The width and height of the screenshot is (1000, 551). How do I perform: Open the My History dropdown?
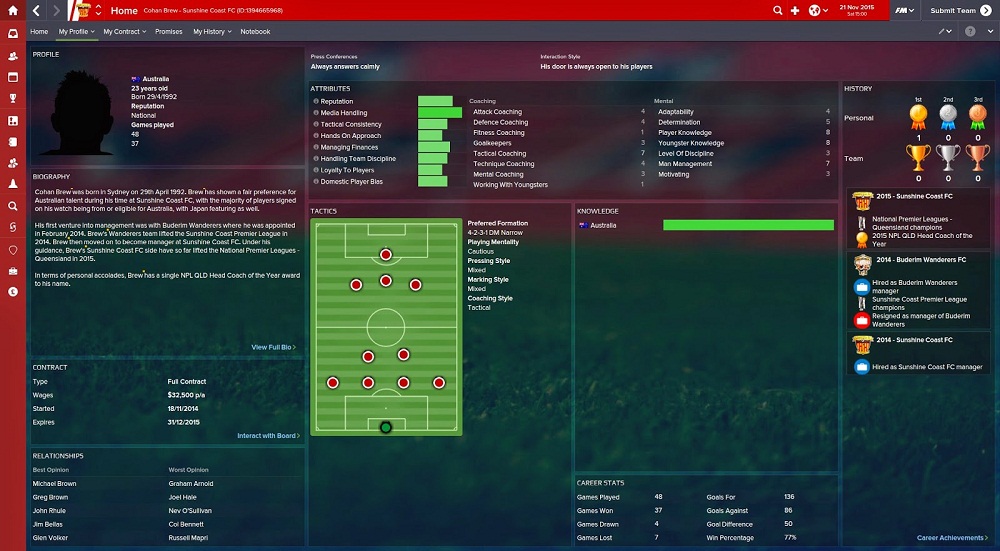[x=211, y=32]
